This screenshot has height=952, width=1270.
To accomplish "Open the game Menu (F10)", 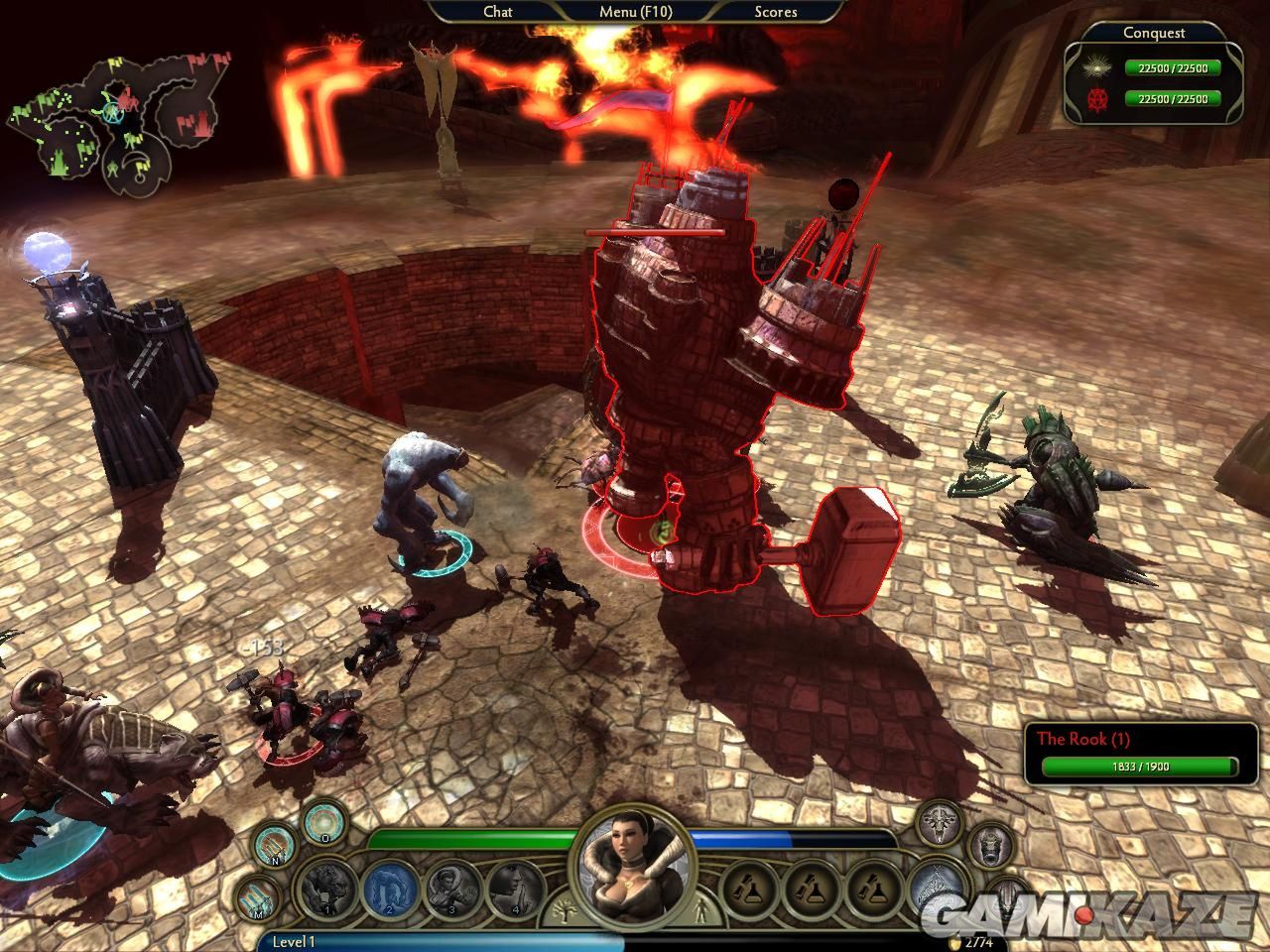I will pos(635,12).
